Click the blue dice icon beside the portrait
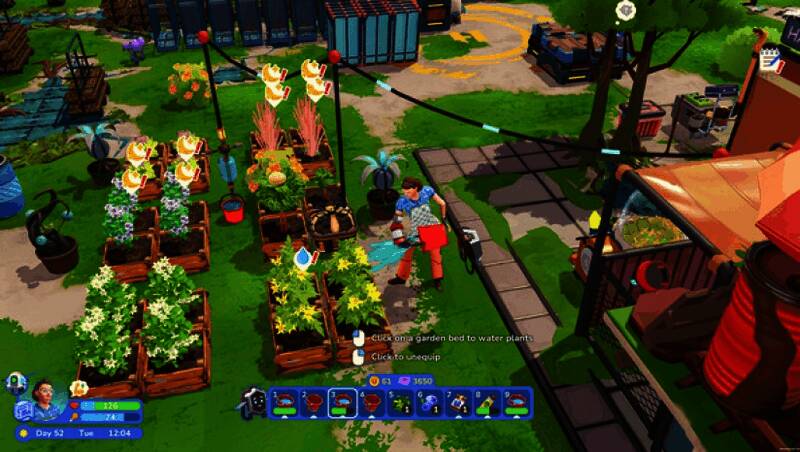The image size is (800, 452). (21, 410)
